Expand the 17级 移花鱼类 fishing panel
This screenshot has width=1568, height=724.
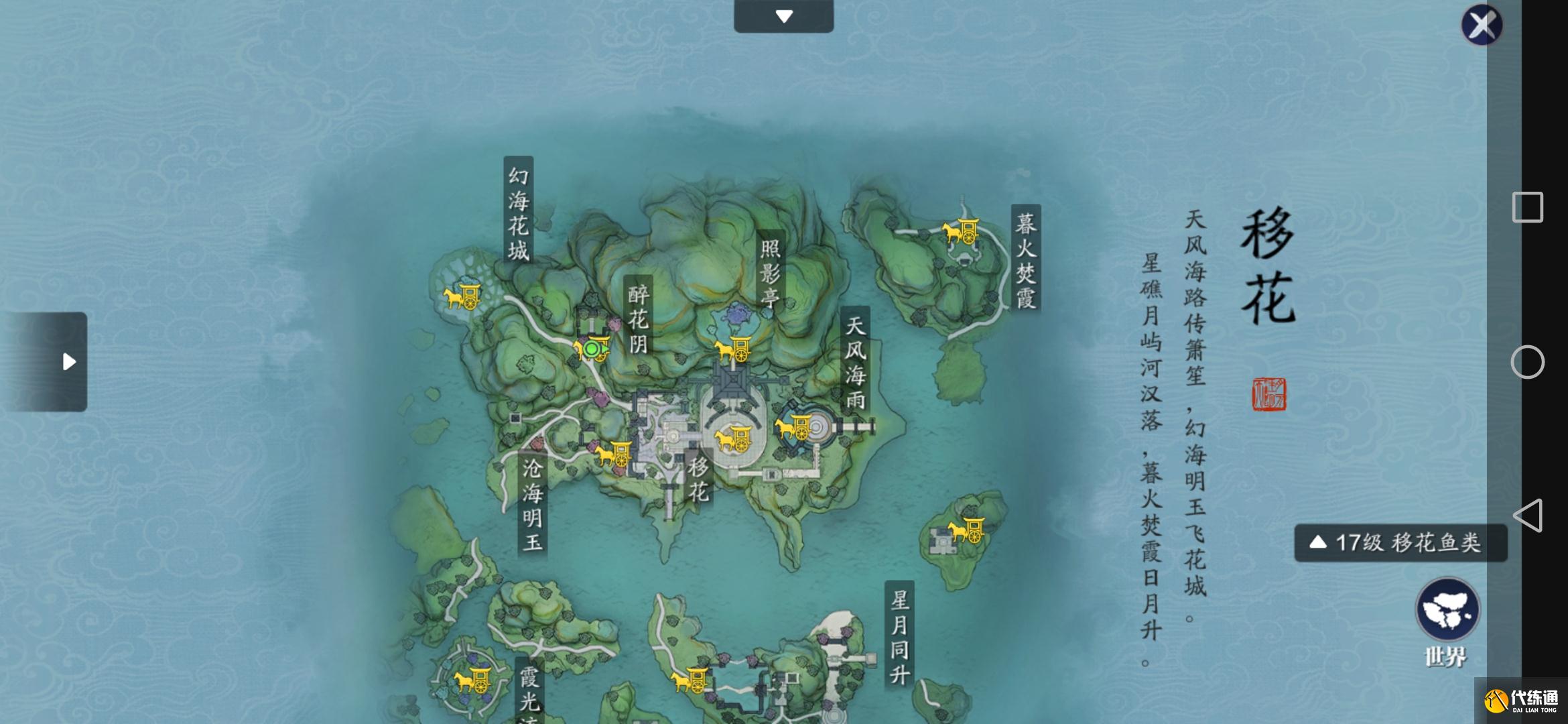1400,542
